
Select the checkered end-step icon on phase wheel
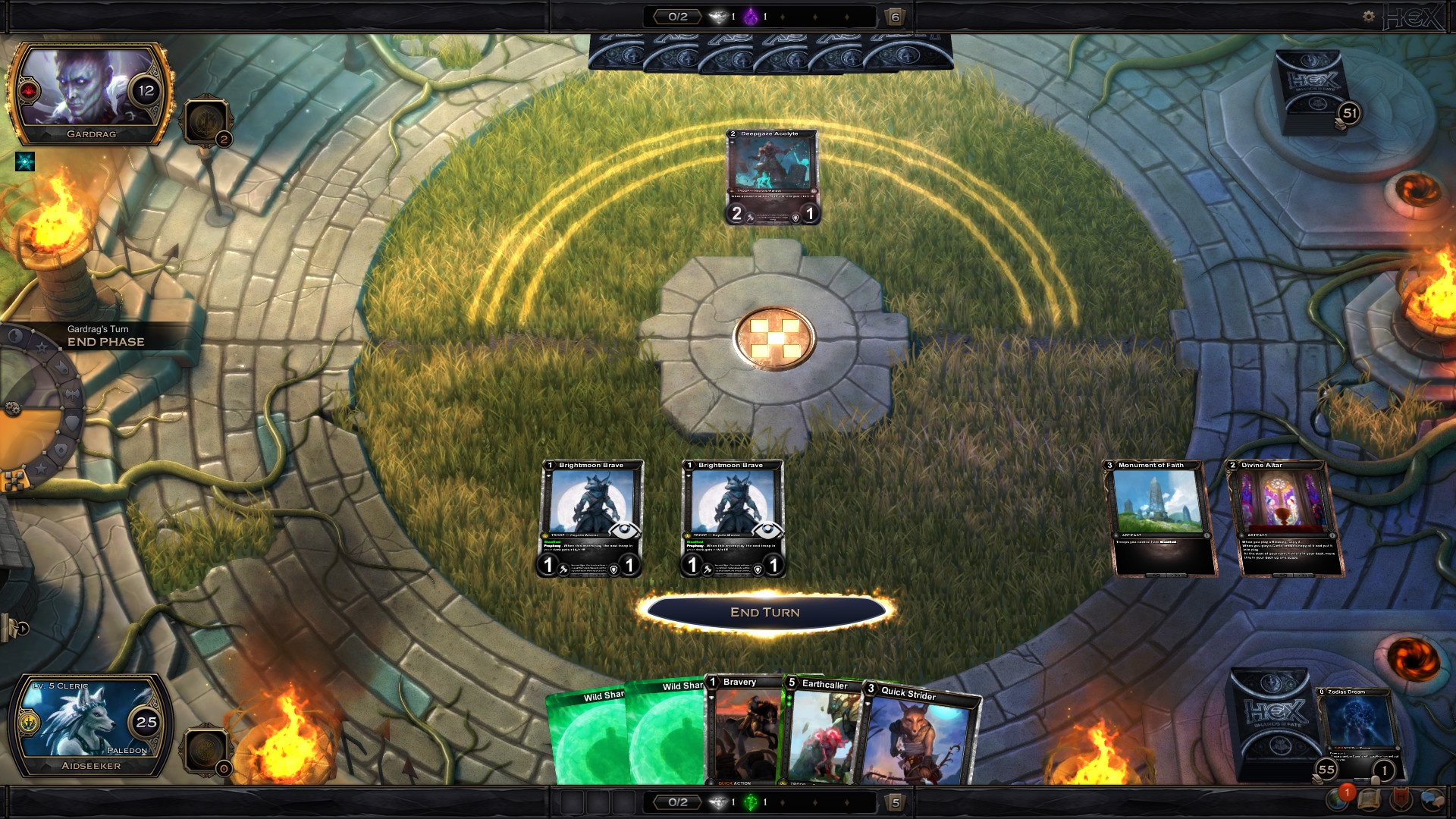(x=13, y=480)
